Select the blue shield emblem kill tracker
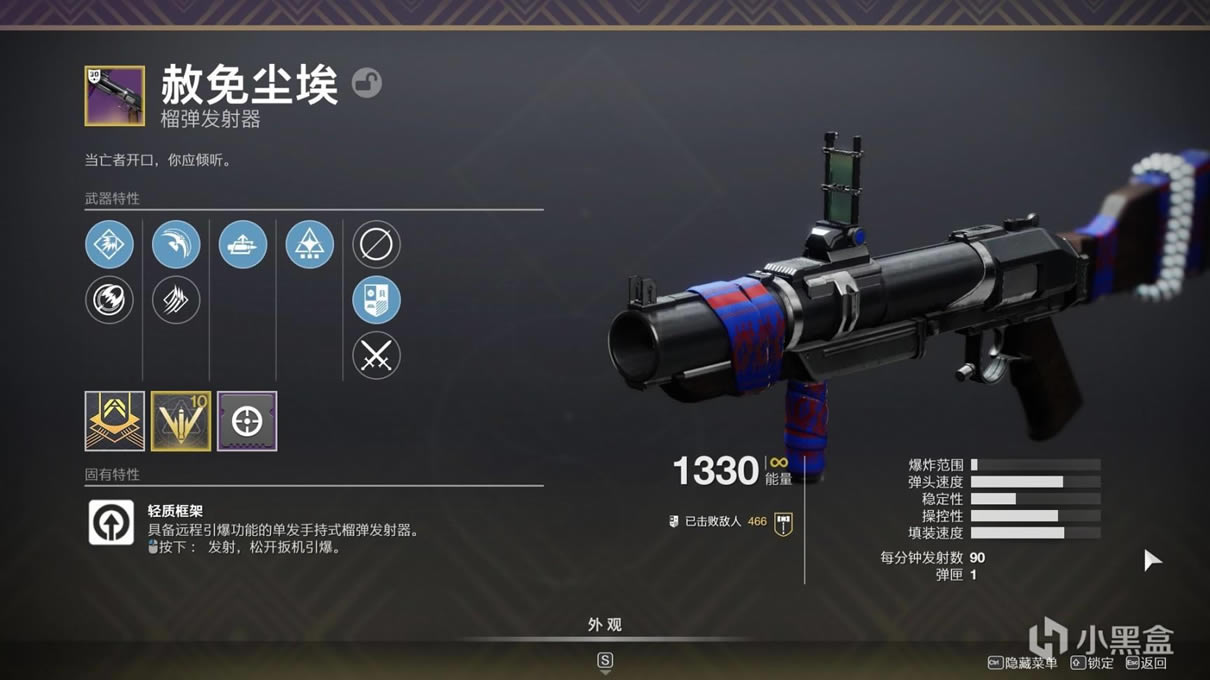1210x680 pixels. (x=376, y=300)
